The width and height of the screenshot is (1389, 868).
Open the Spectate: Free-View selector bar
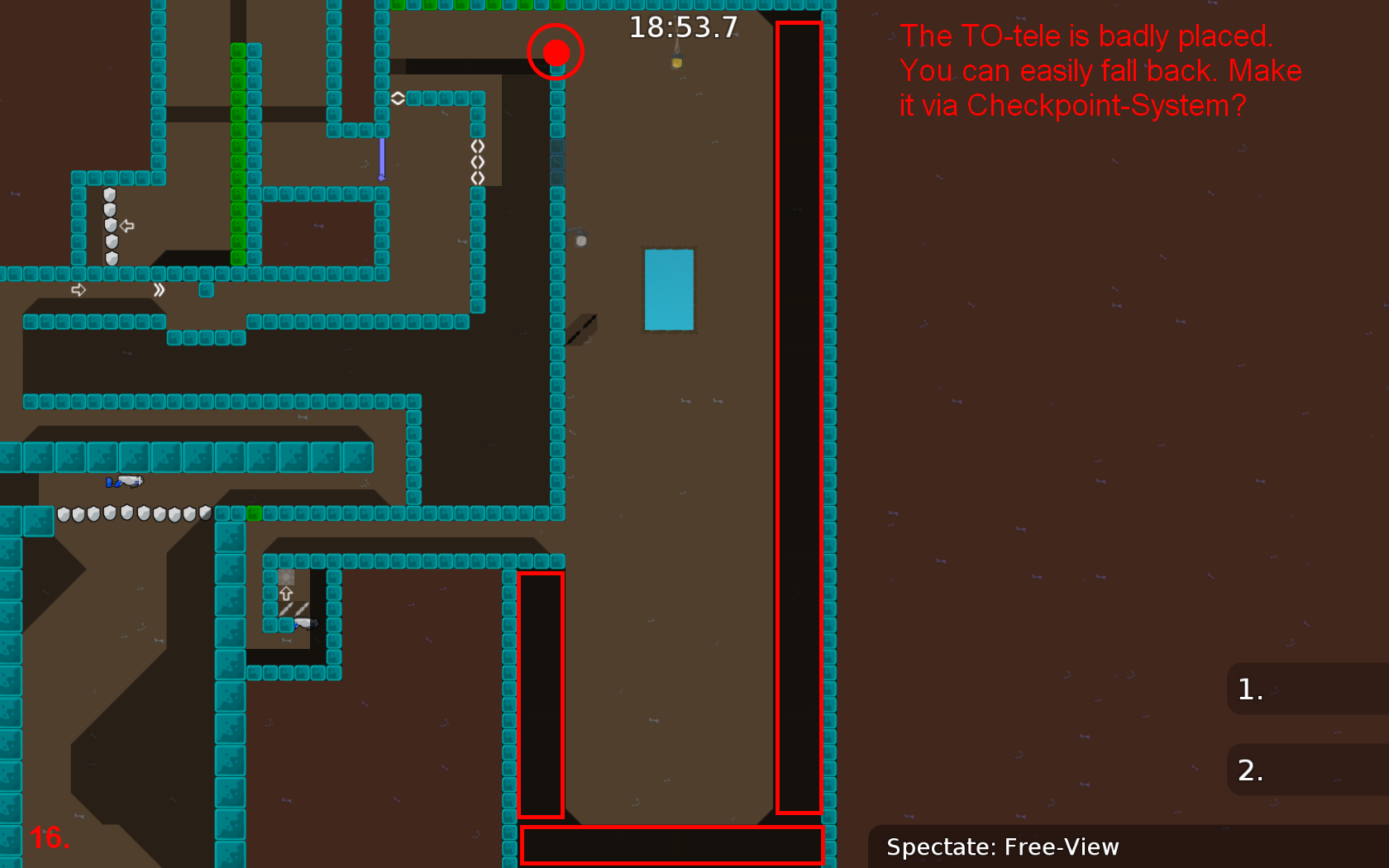click(1003, 847)
